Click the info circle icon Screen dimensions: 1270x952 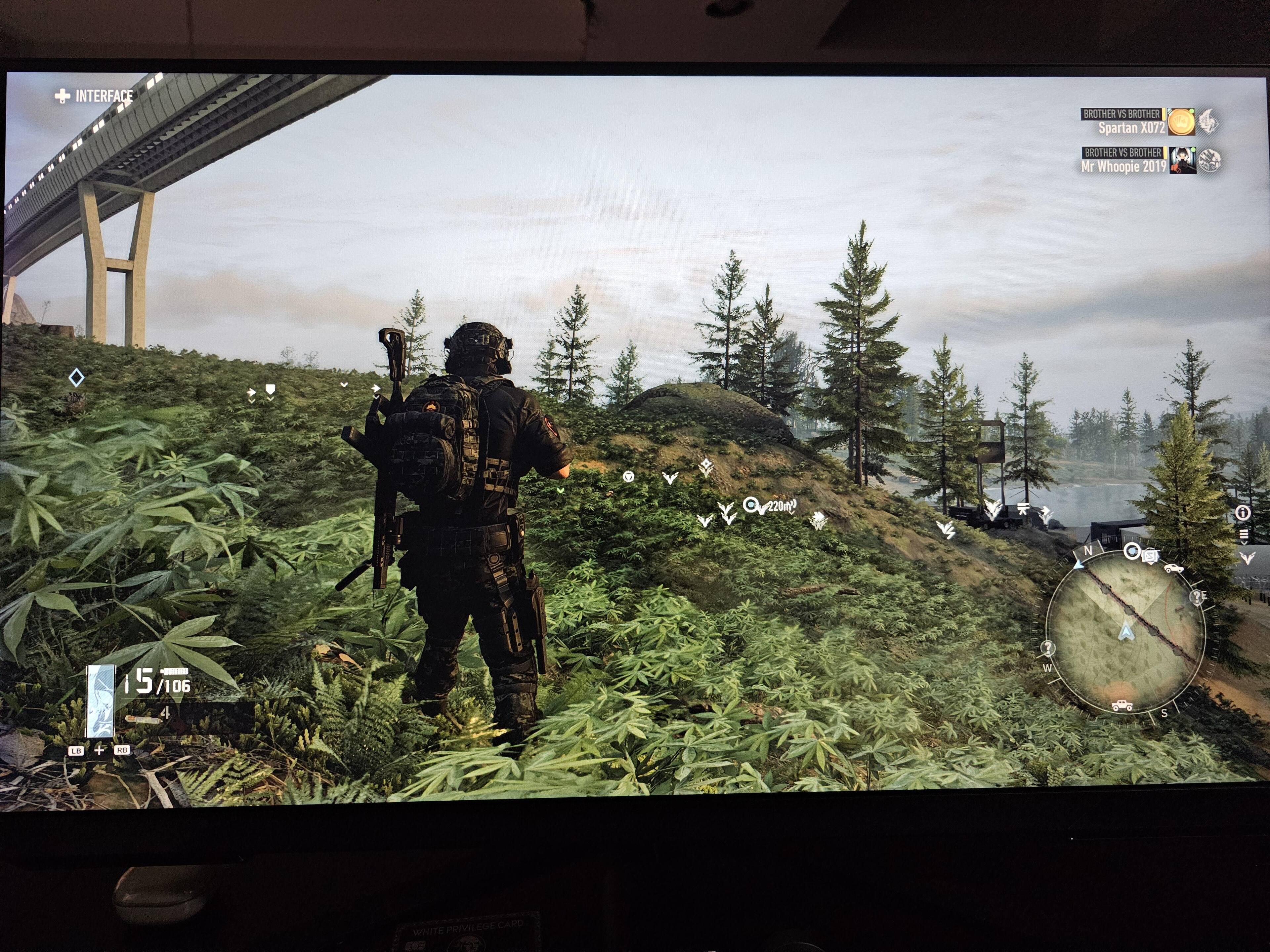tap(1243, 513)
